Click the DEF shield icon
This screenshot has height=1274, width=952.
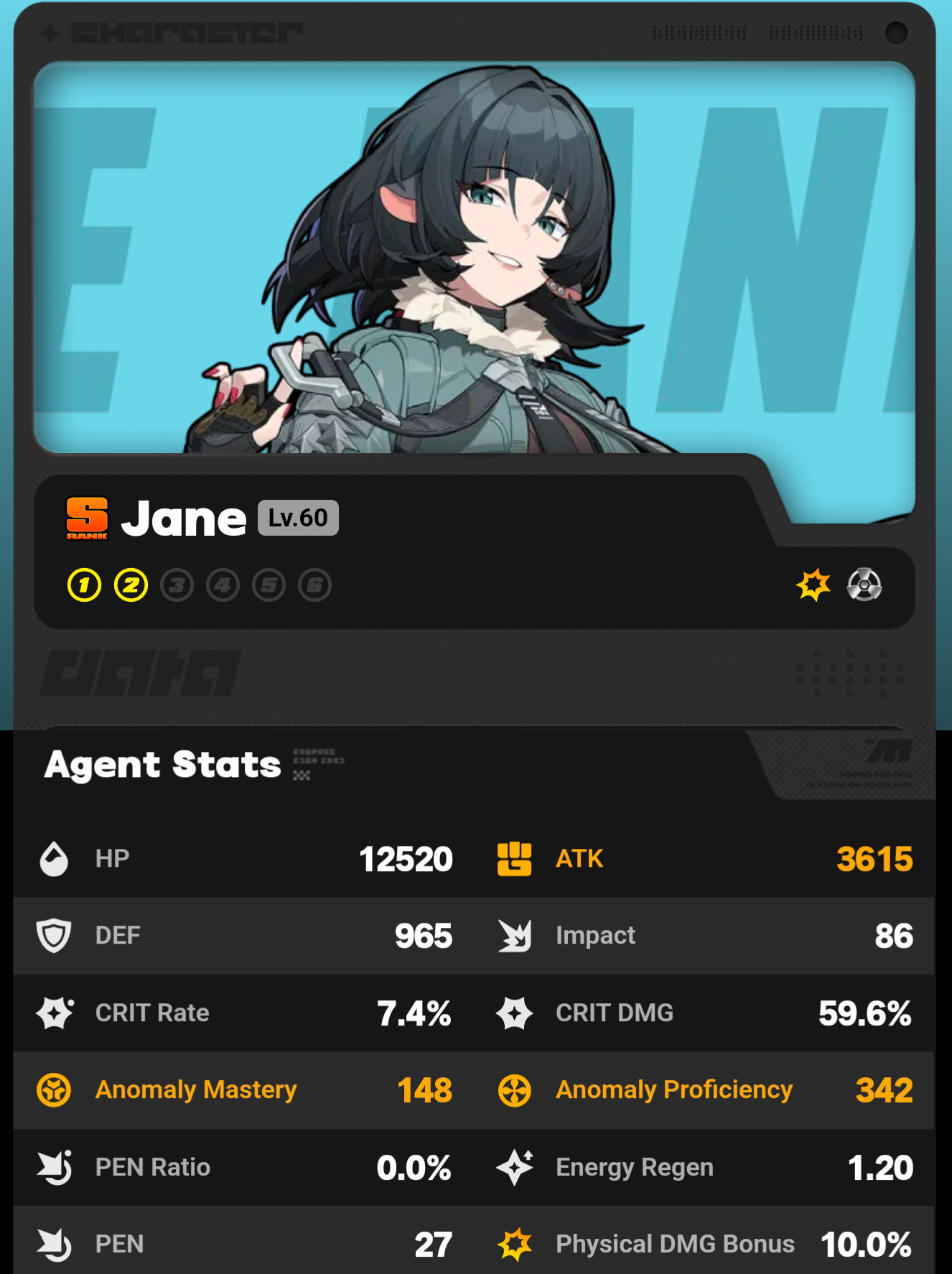click(53, 935)
